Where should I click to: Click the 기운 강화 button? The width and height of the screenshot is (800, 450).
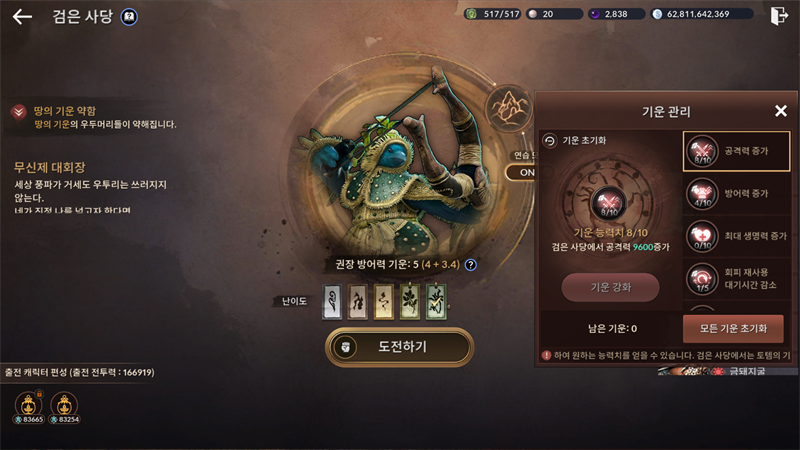pos(610,288)
